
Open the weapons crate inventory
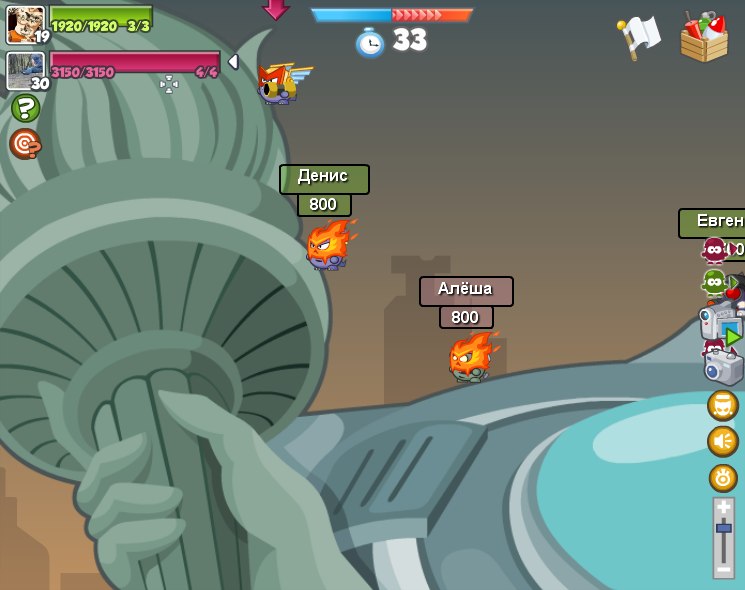(704, 38)
